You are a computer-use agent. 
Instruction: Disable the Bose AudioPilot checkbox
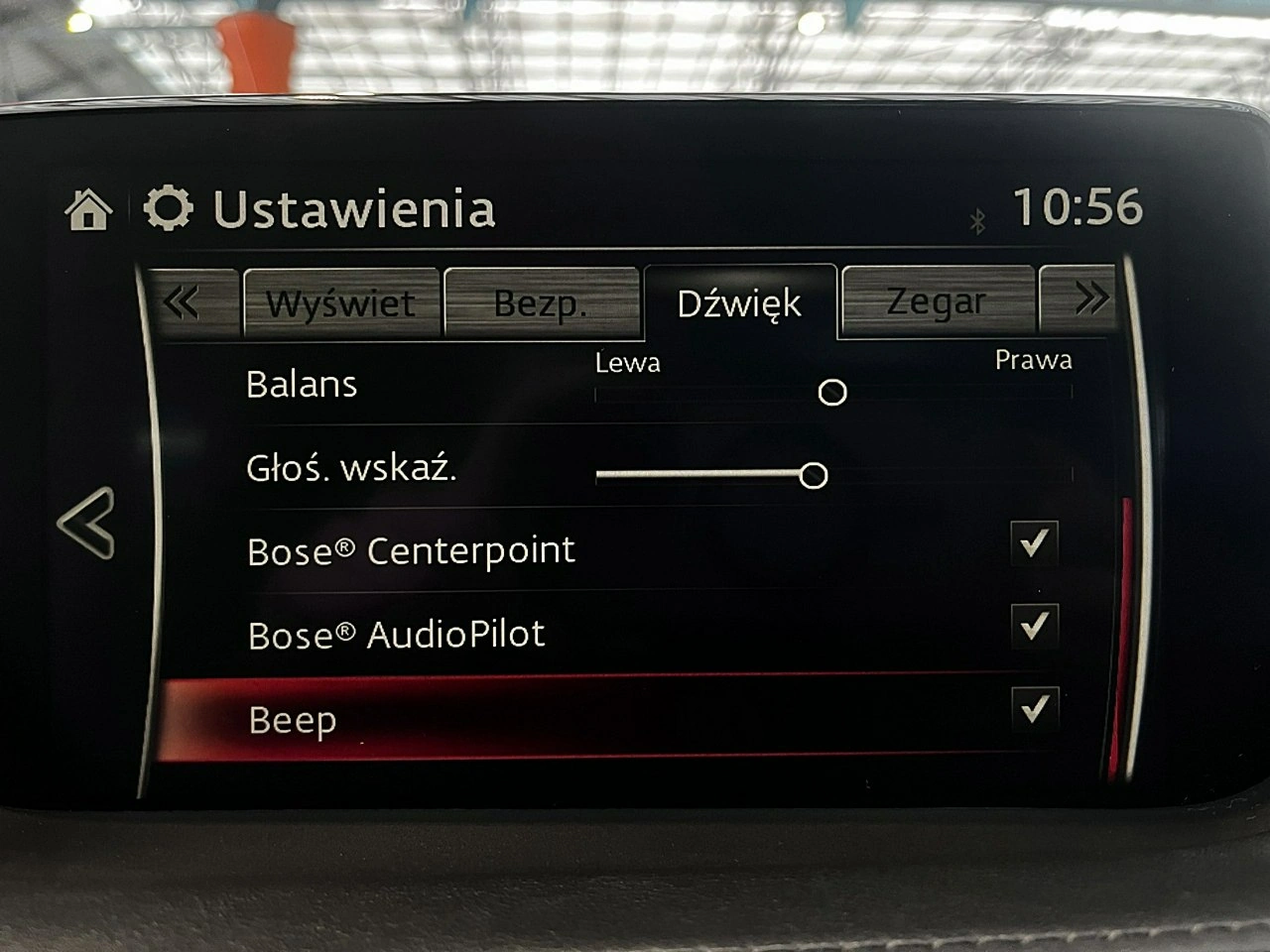click(1036, 625)
